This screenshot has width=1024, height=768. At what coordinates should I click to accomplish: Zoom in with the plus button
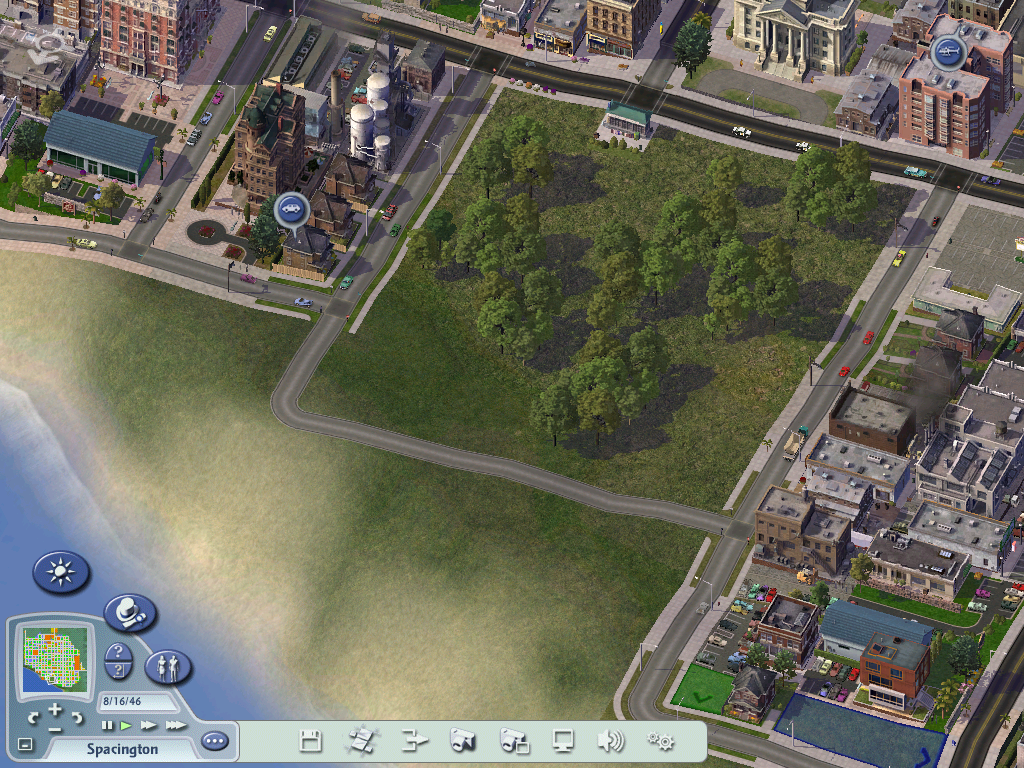(x=55, y=709)
